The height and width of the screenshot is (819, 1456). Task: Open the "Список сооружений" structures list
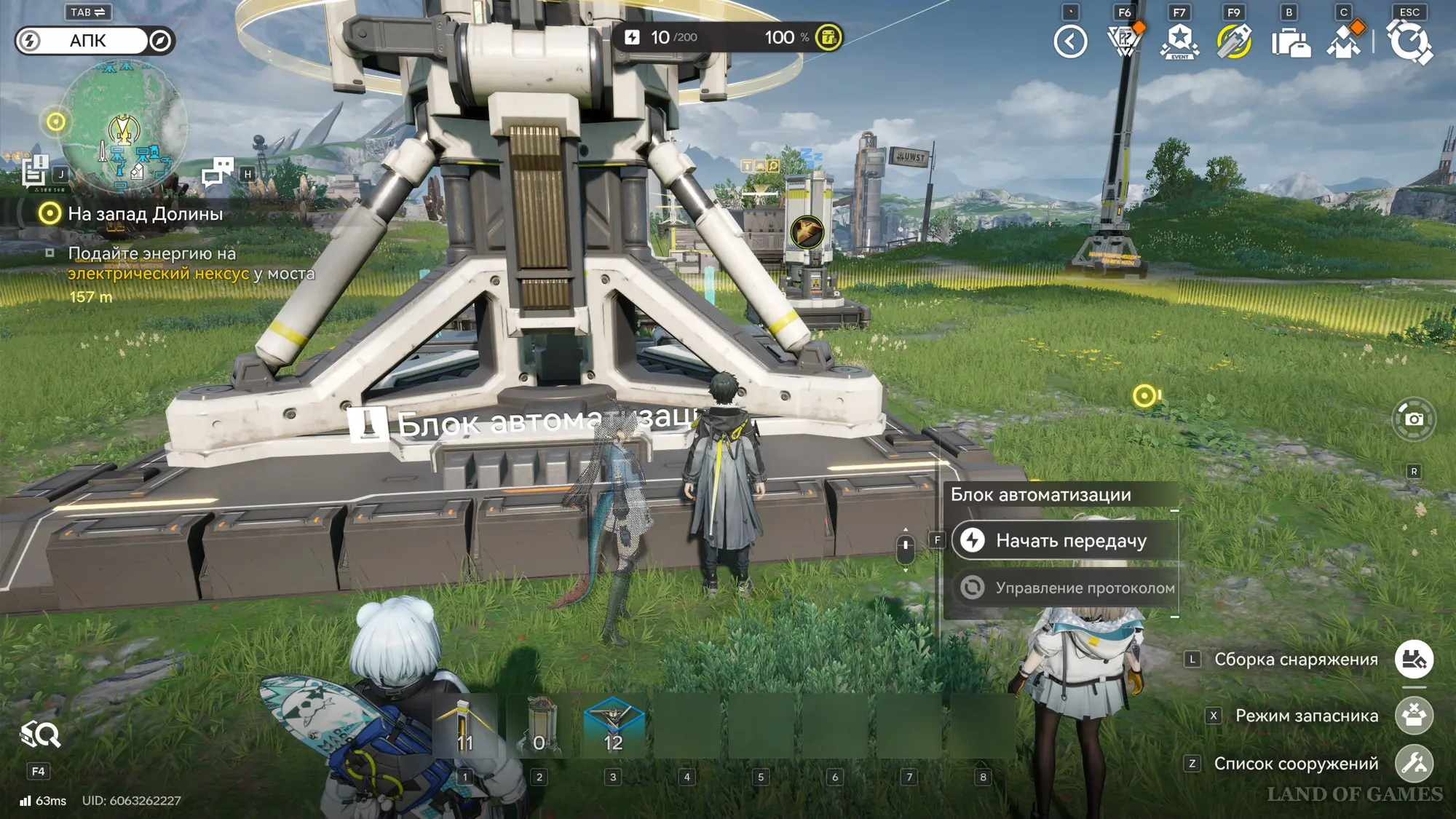[1413, 764]
